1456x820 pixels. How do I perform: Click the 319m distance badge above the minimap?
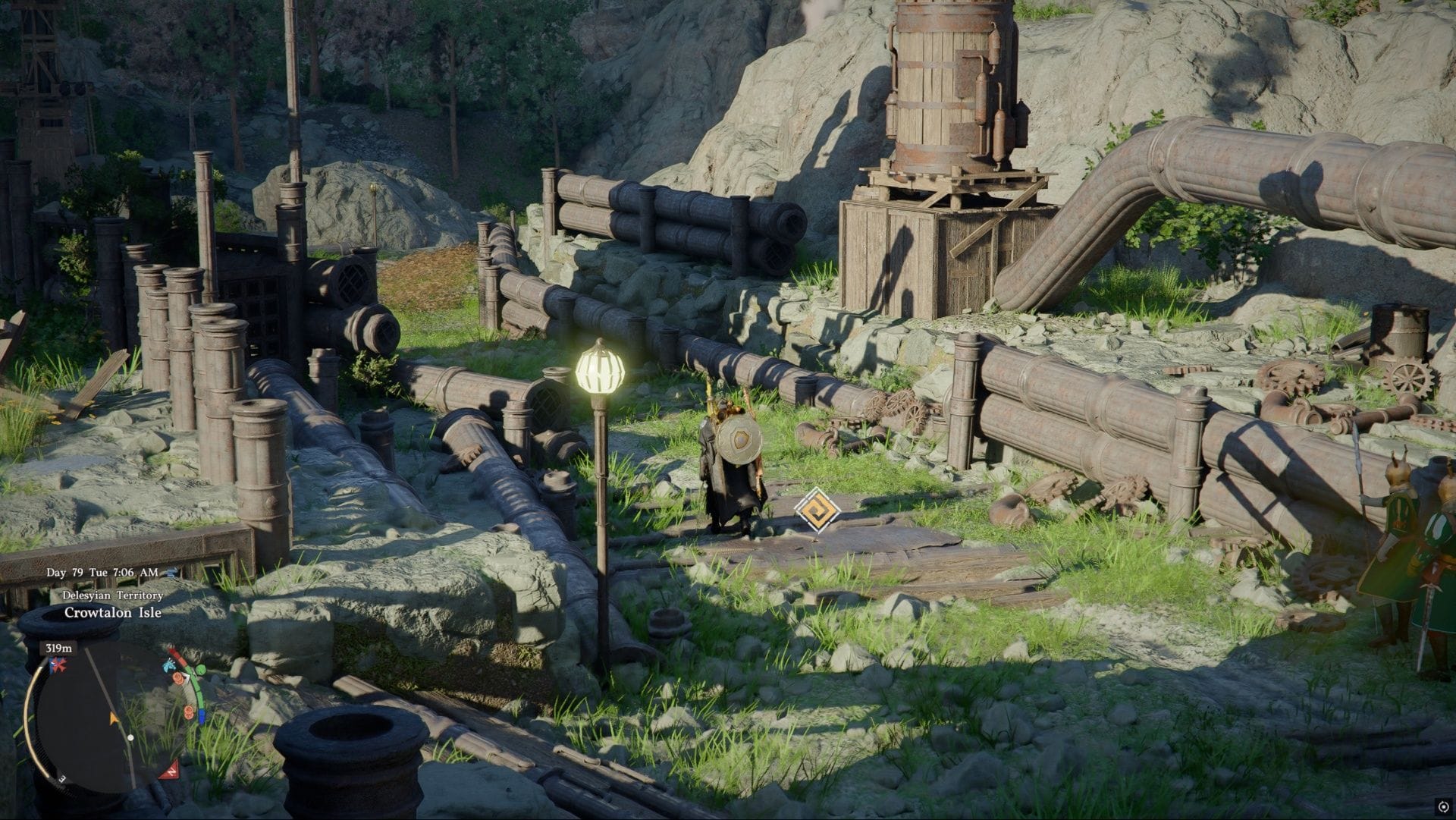[58, 649]
